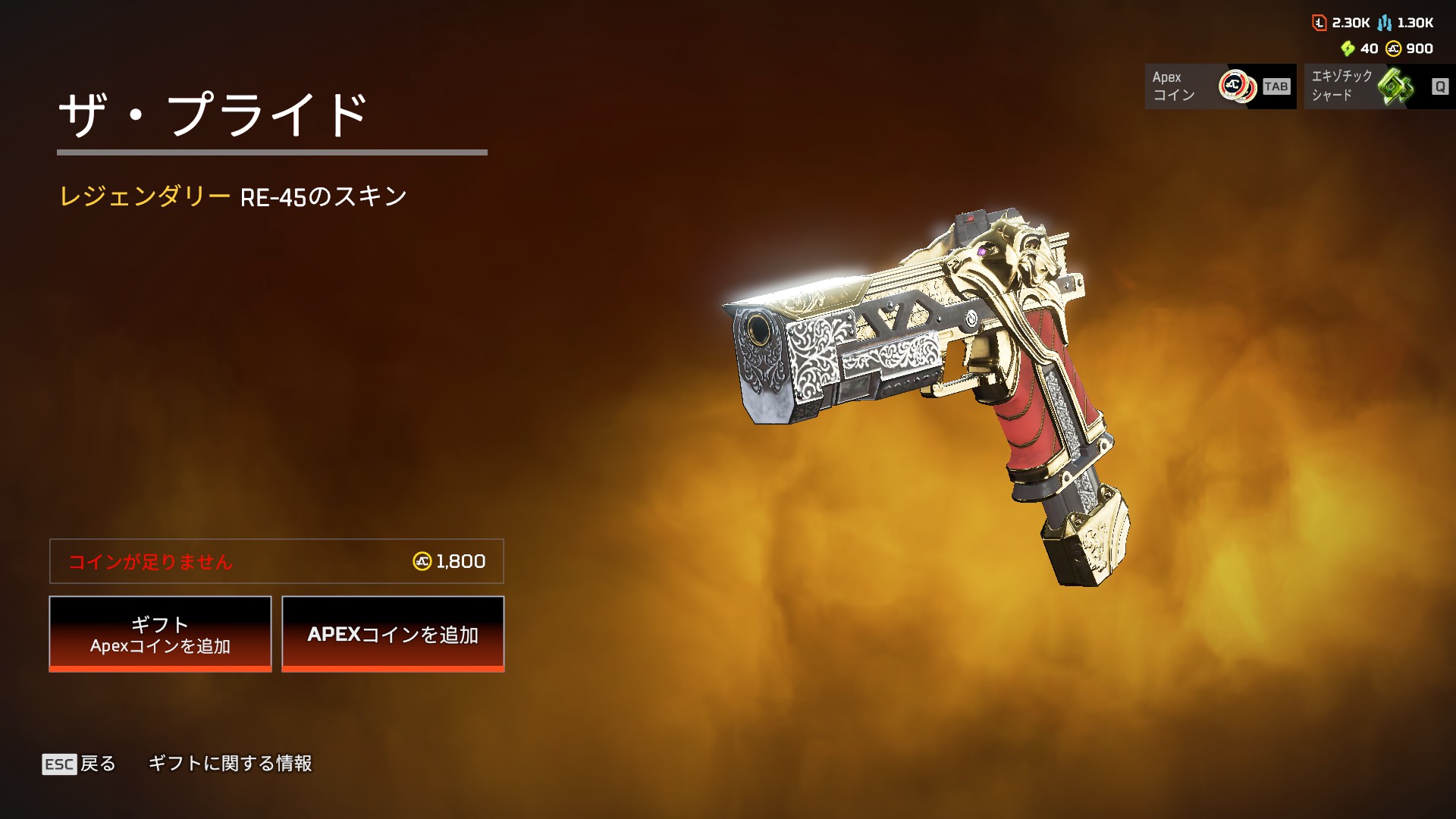1456x819 pixels.
Task: Open the Apex コイン tab
Action: pyautogui.click(x=1219, y=86)
